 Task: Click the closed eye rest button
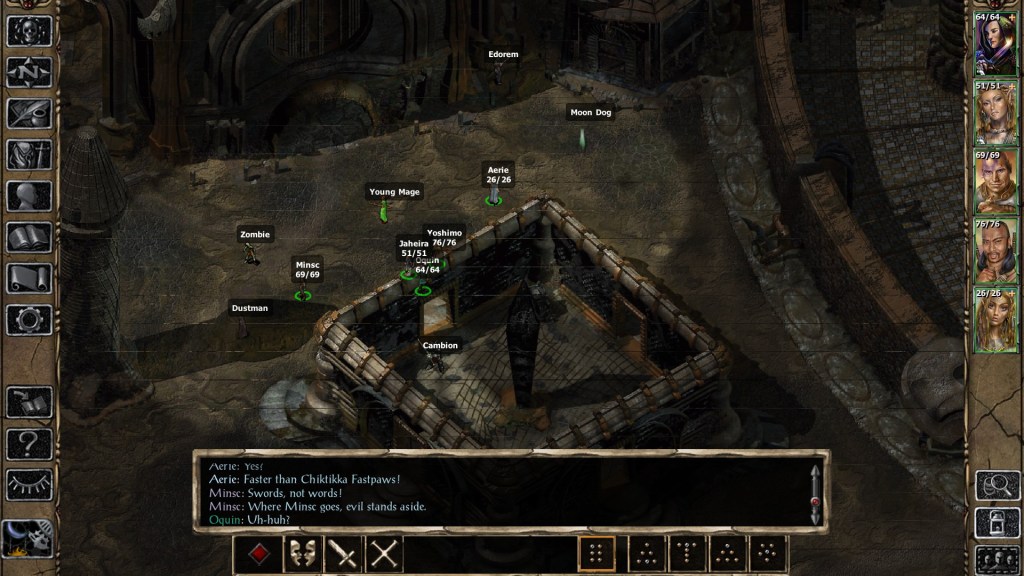tap(29, 484)
